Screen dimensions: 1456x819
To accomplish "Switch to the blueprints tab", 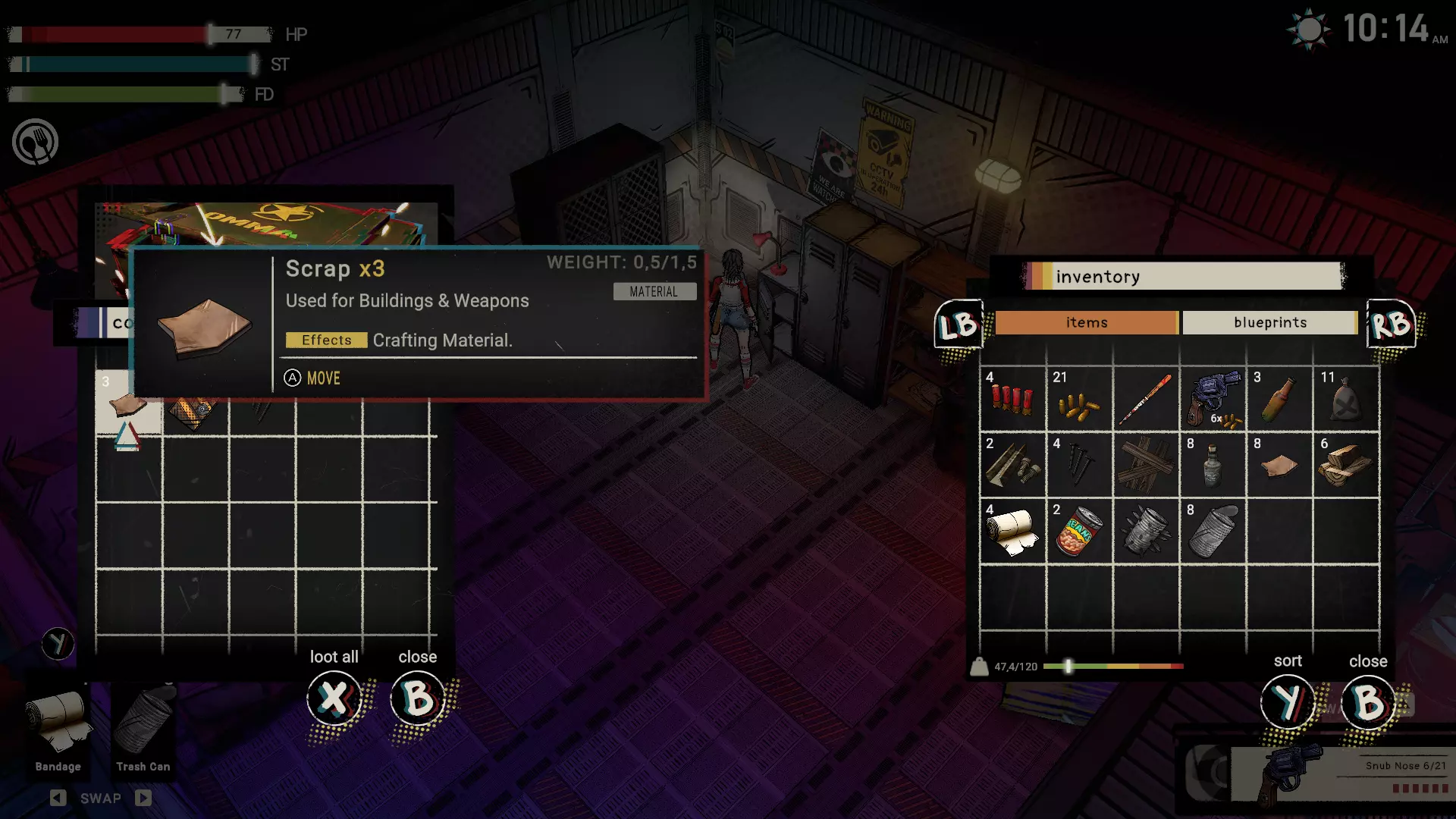I will coord(1269,322).
